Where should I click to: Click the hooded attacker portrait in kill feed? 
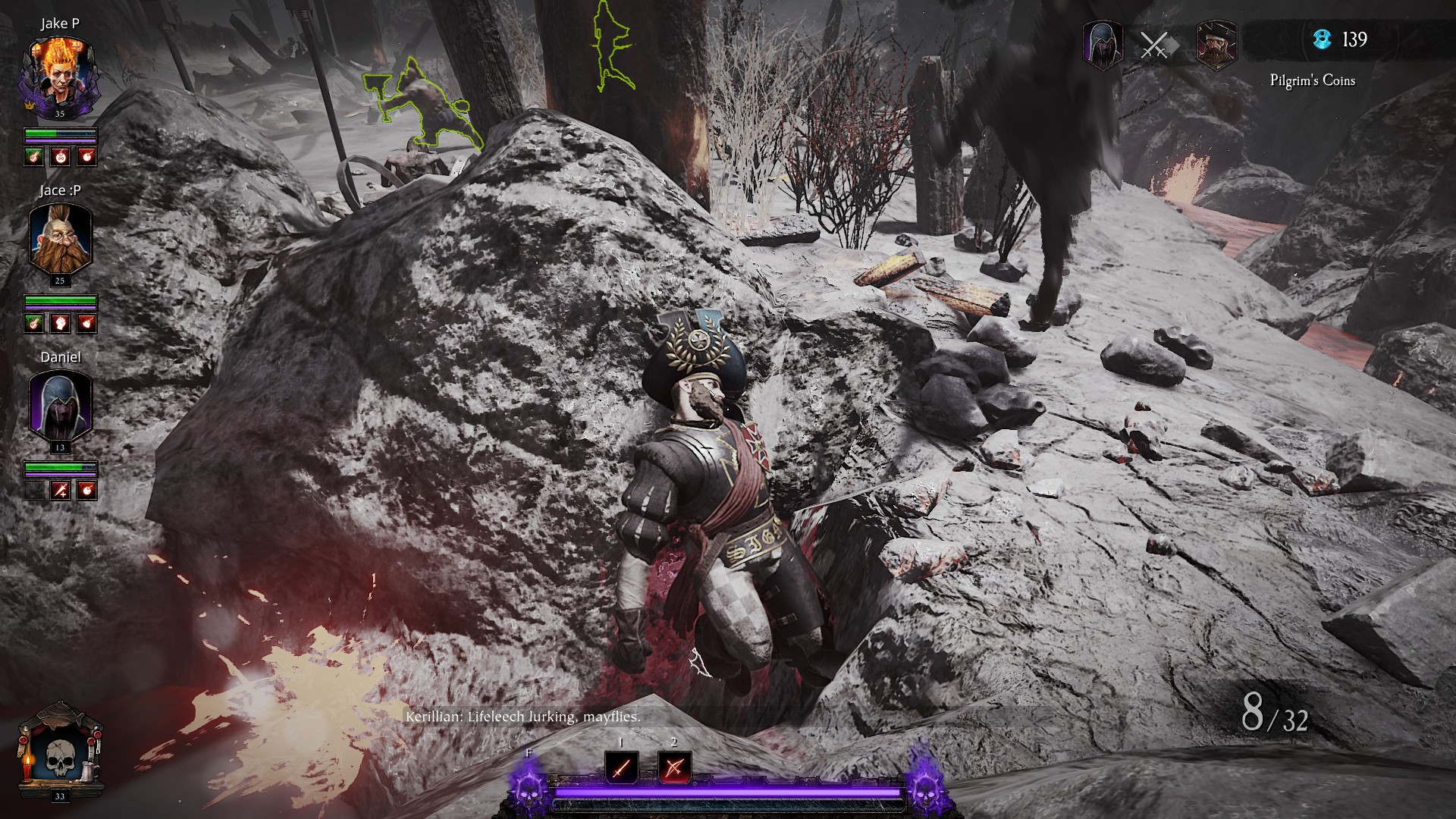click(1103, 45)
